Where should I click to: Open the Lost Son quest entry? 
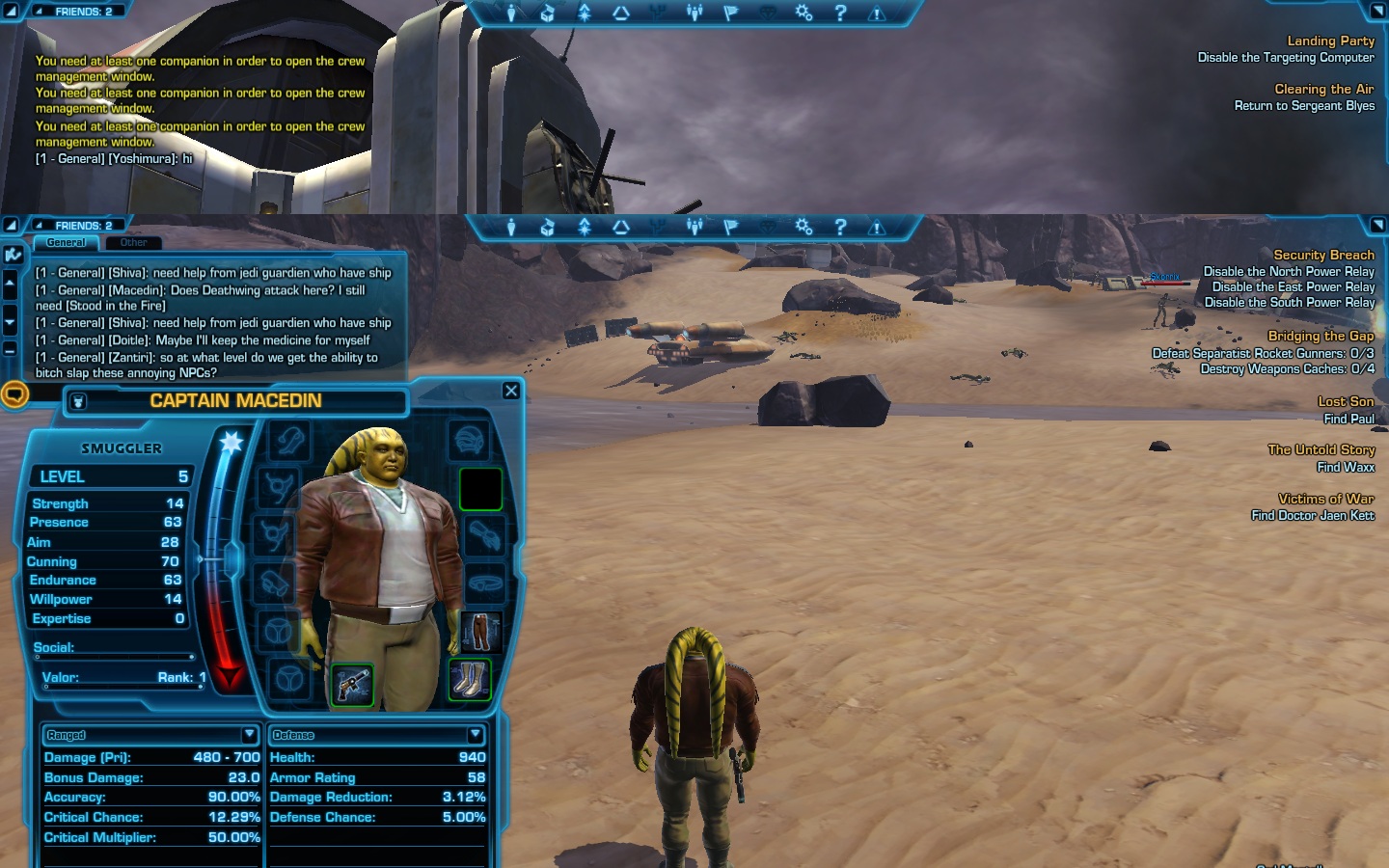pos(1346,402)
